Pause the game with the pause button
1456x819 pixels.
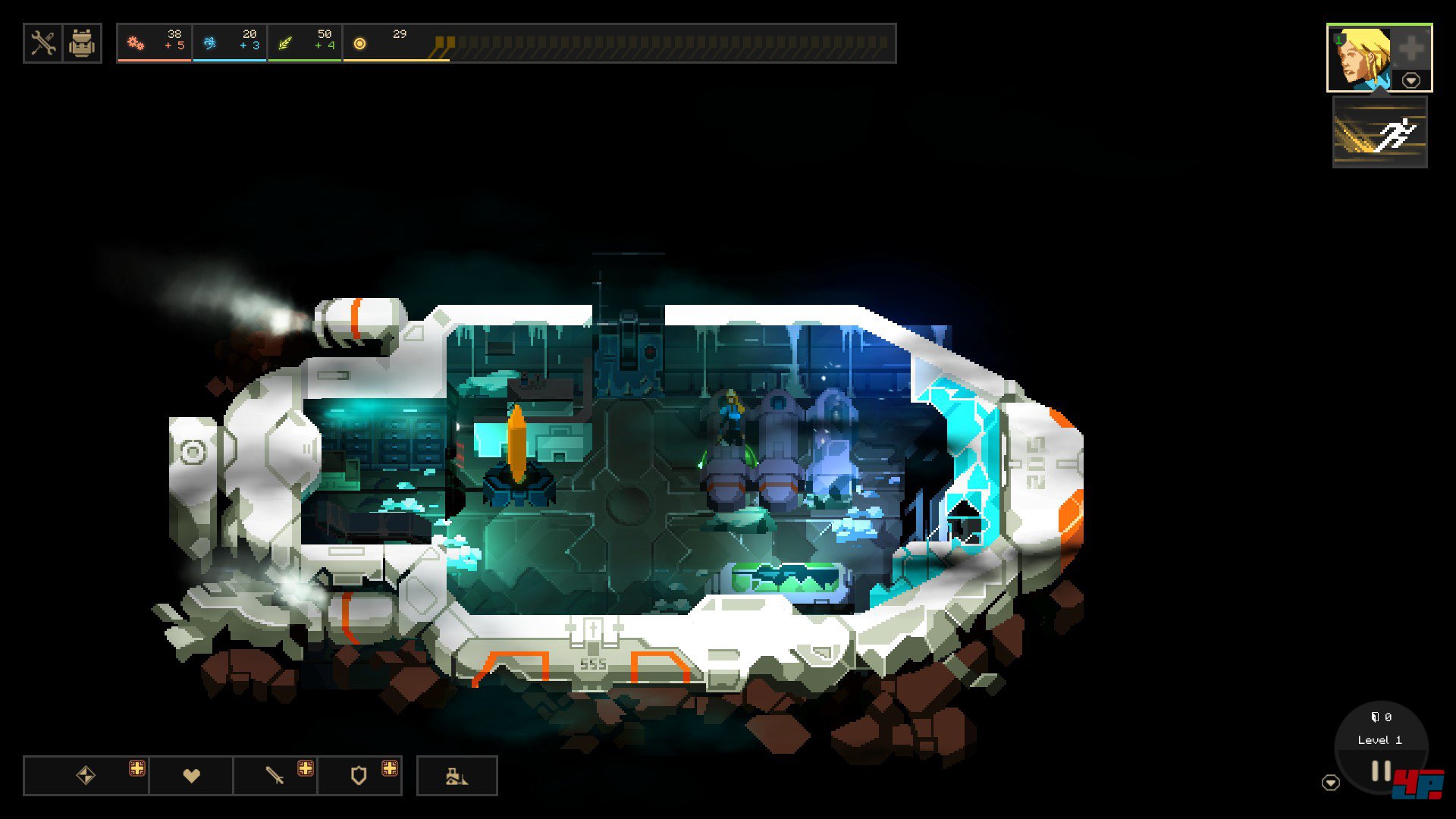pos(1381,772)
